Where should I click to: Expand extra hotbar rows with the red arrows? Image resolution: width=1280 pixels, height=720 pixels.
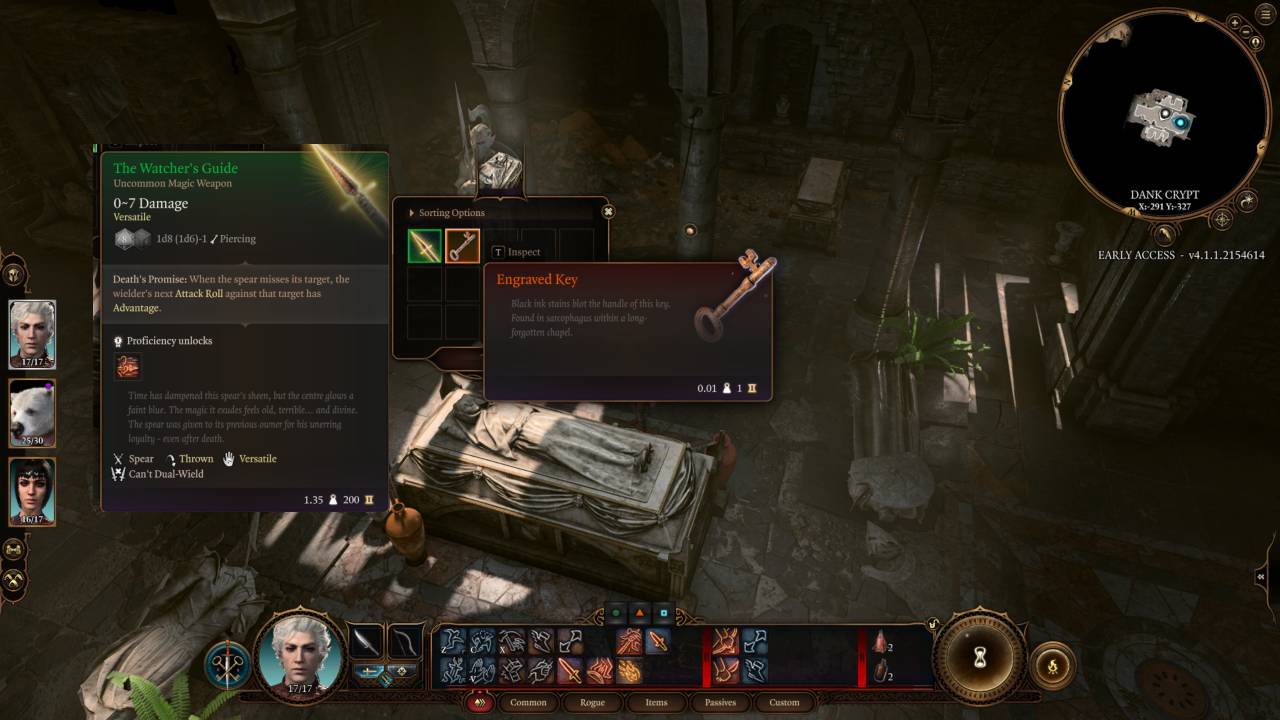click(x=480, y=703)
